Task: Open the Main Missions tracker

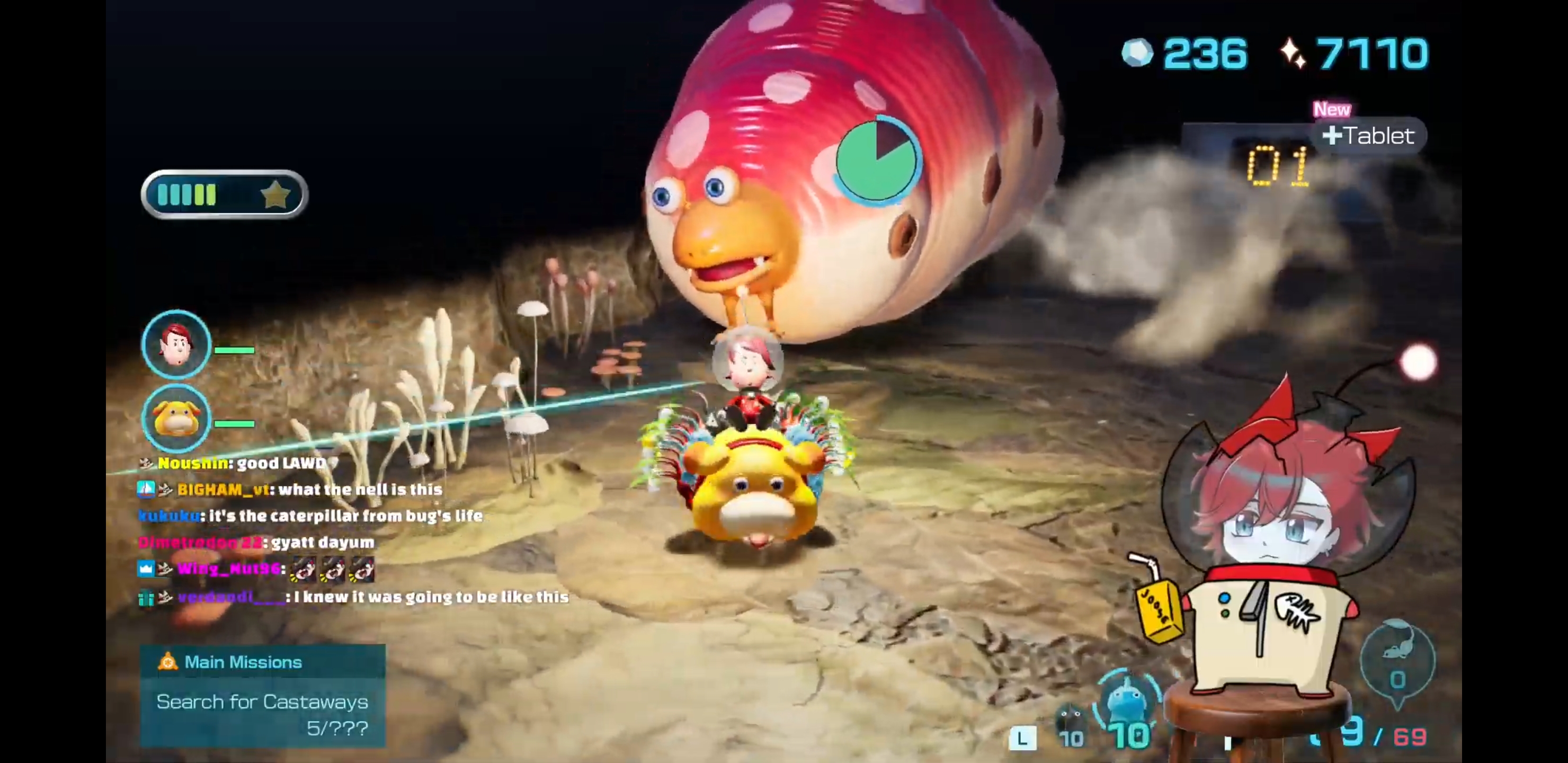Action: point(262,695)
